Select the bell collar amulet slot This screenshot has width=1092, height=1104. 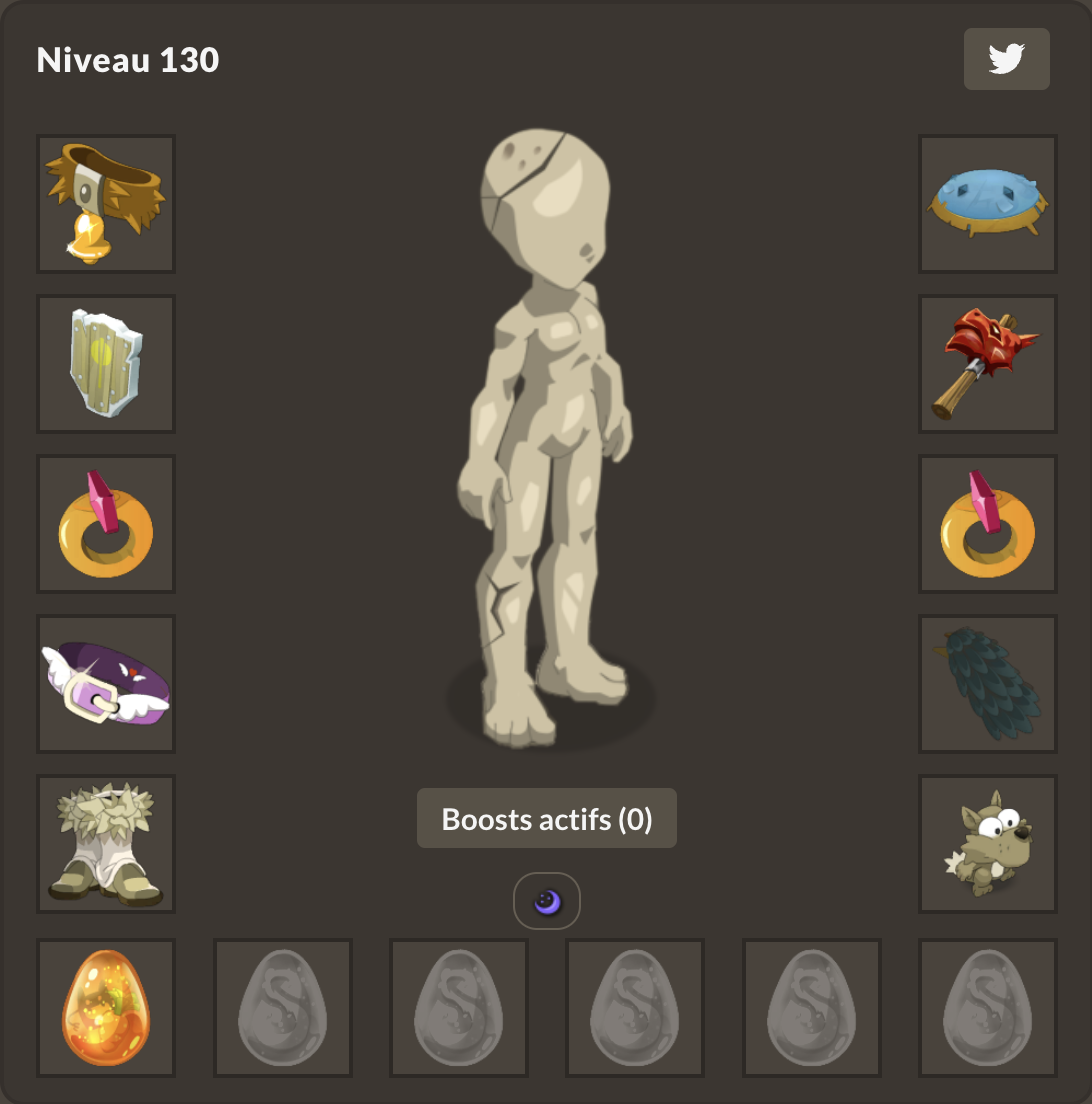click(106, 204)
